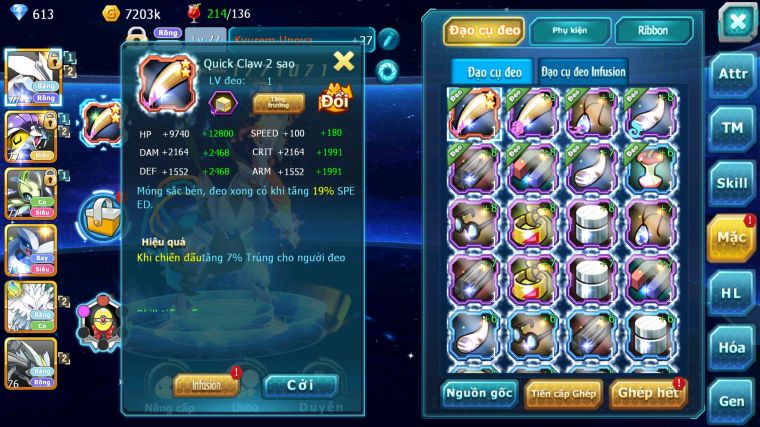Click the Tăng trưởng button

tap(279, 102)
